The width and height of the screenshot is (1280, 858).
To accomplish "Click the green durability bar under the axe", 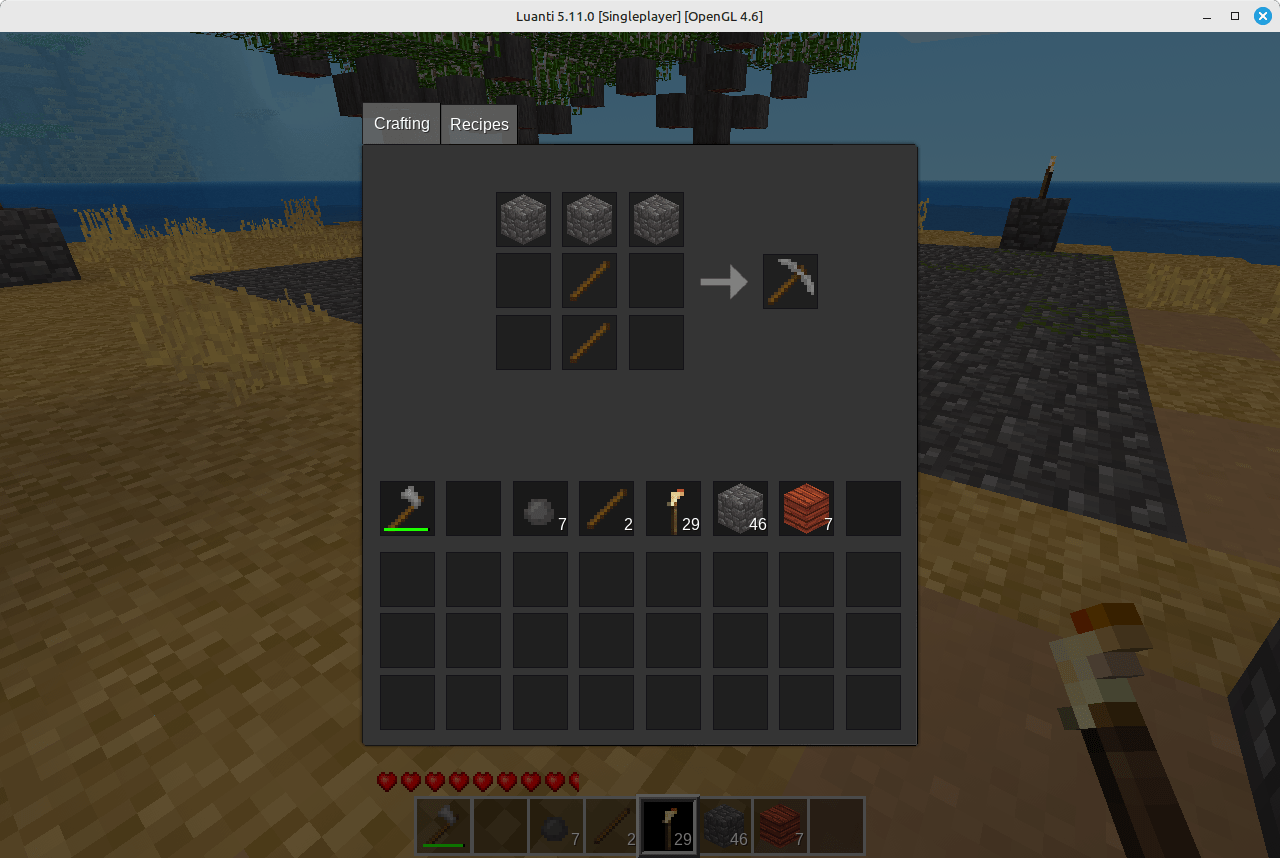I will point(406,531).
